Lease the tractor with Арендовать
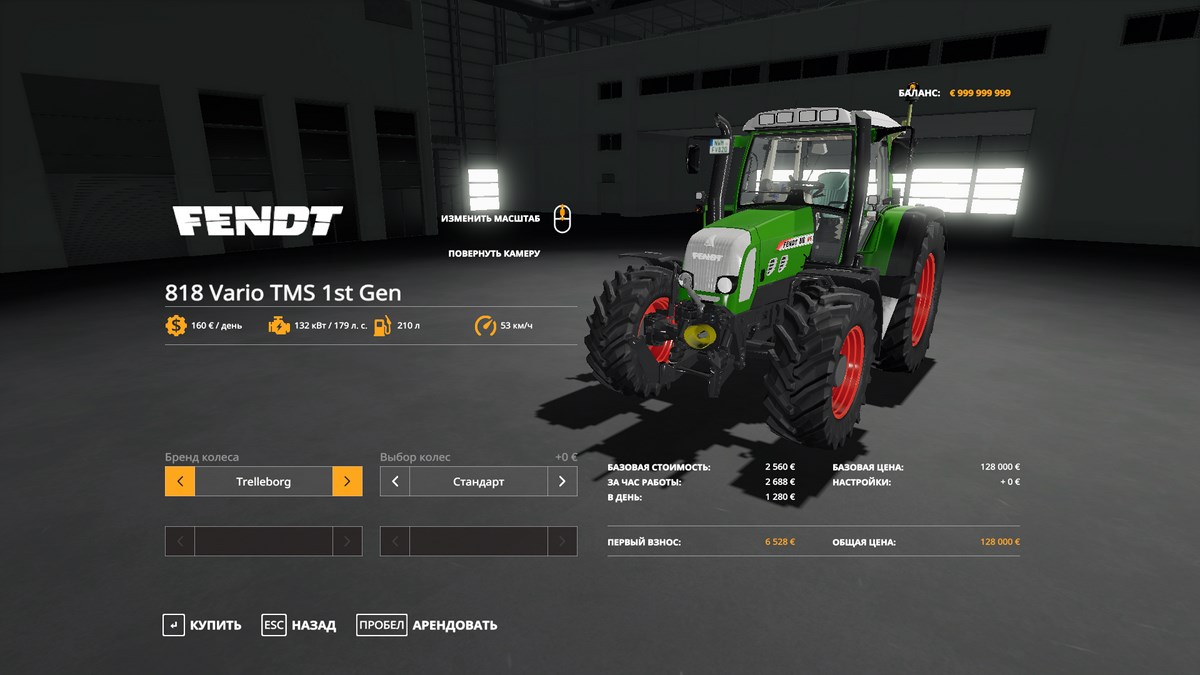The height and width of the screenshot is (675, 1200). point(427,625)
